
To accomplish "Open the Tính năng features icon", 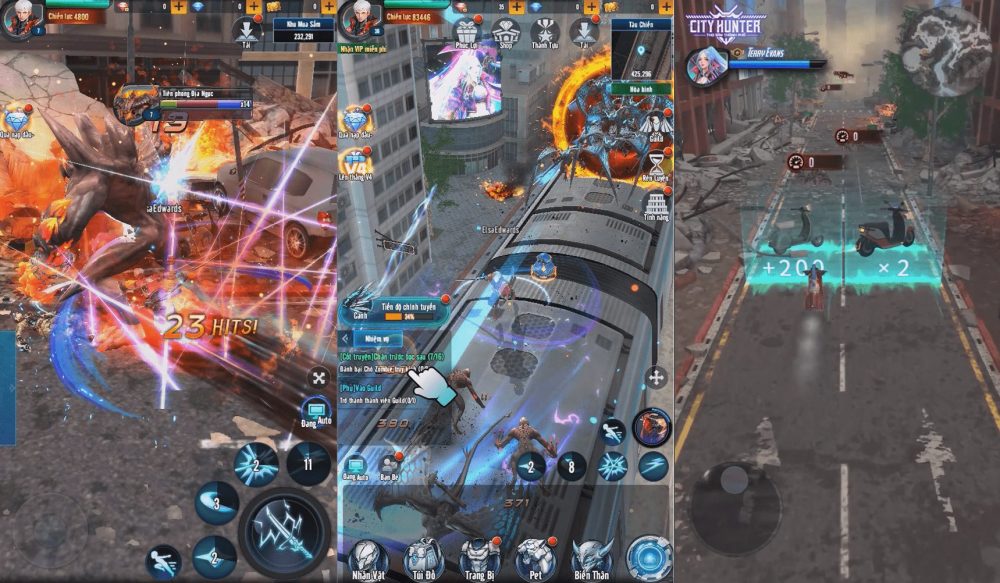I will [656, 205].
